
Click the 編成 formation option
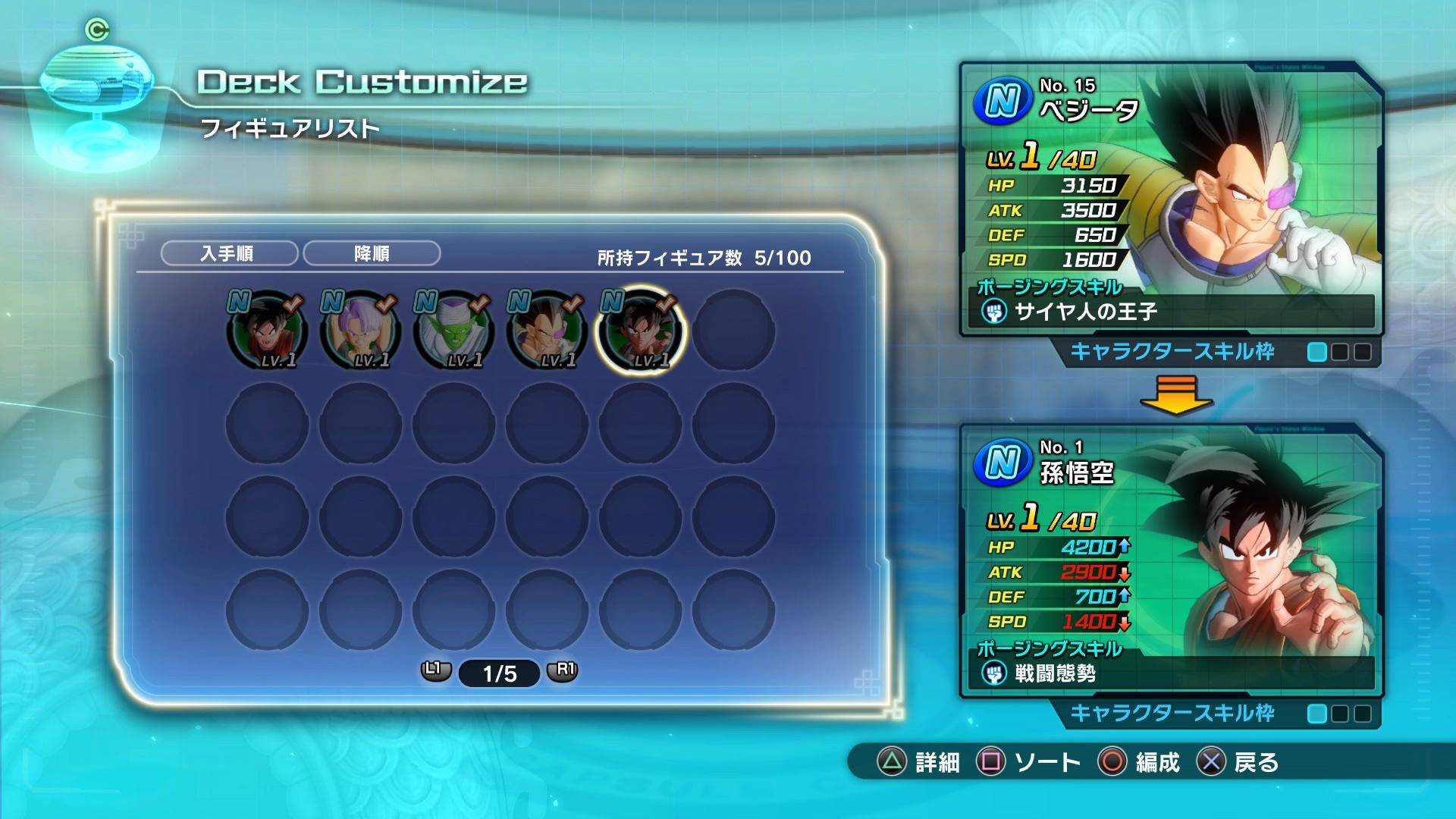[1140, 761]
